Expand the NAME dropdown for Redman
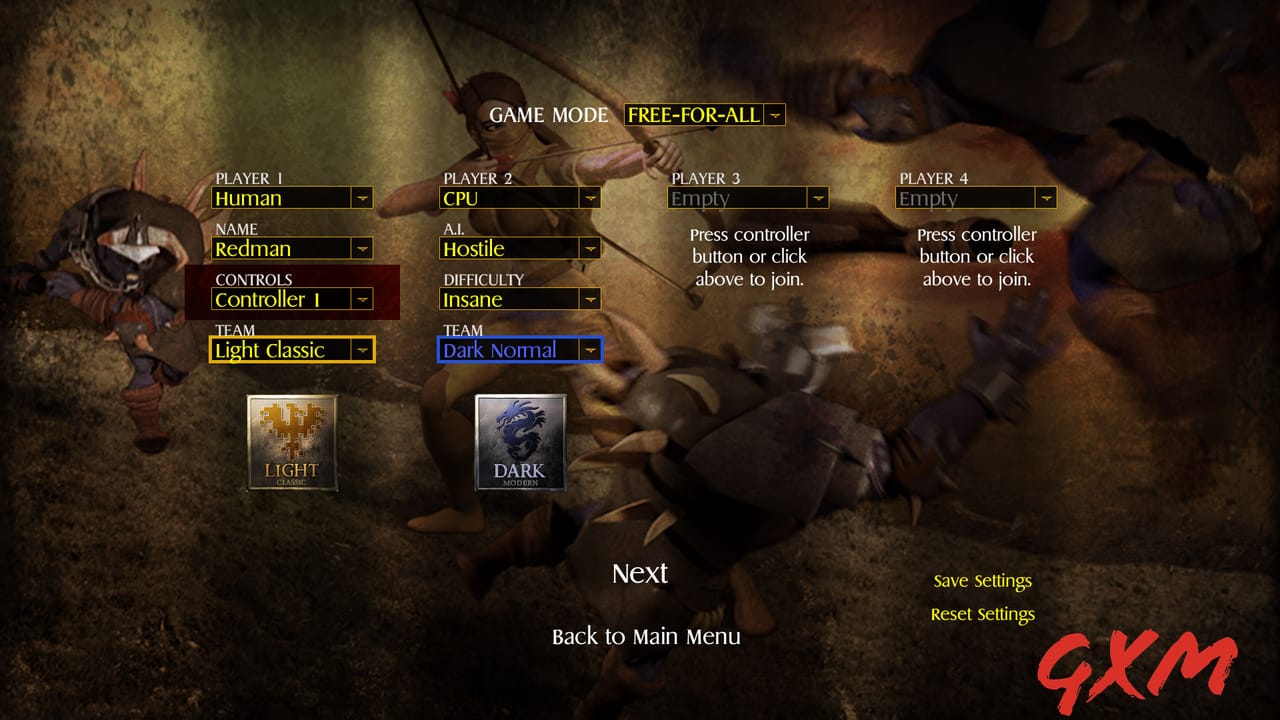Image resolution: width=1280 pixels, height=720 pixels. pos(363,248)
